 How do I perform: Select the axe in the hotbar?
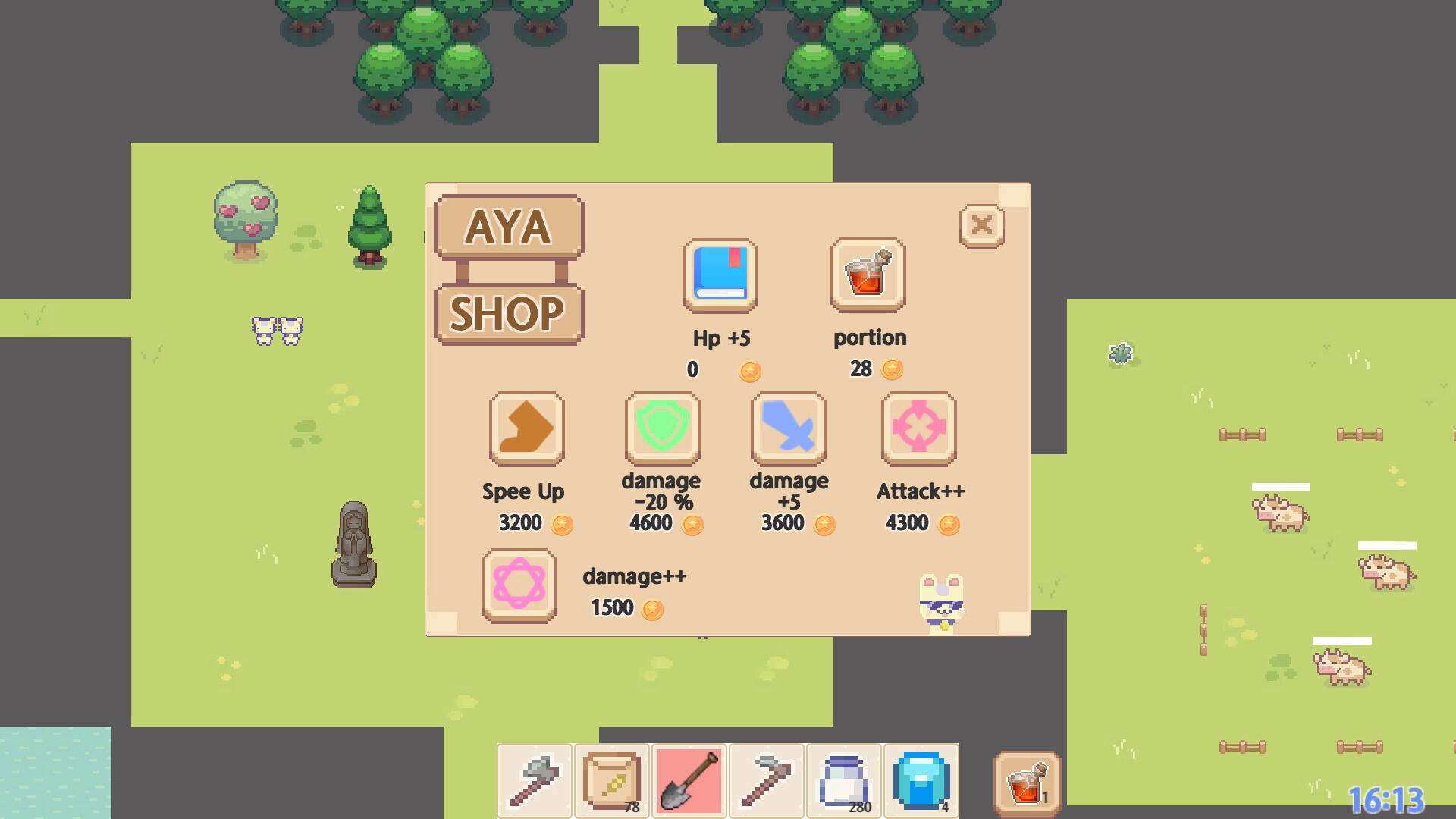(x=533, y=780)
